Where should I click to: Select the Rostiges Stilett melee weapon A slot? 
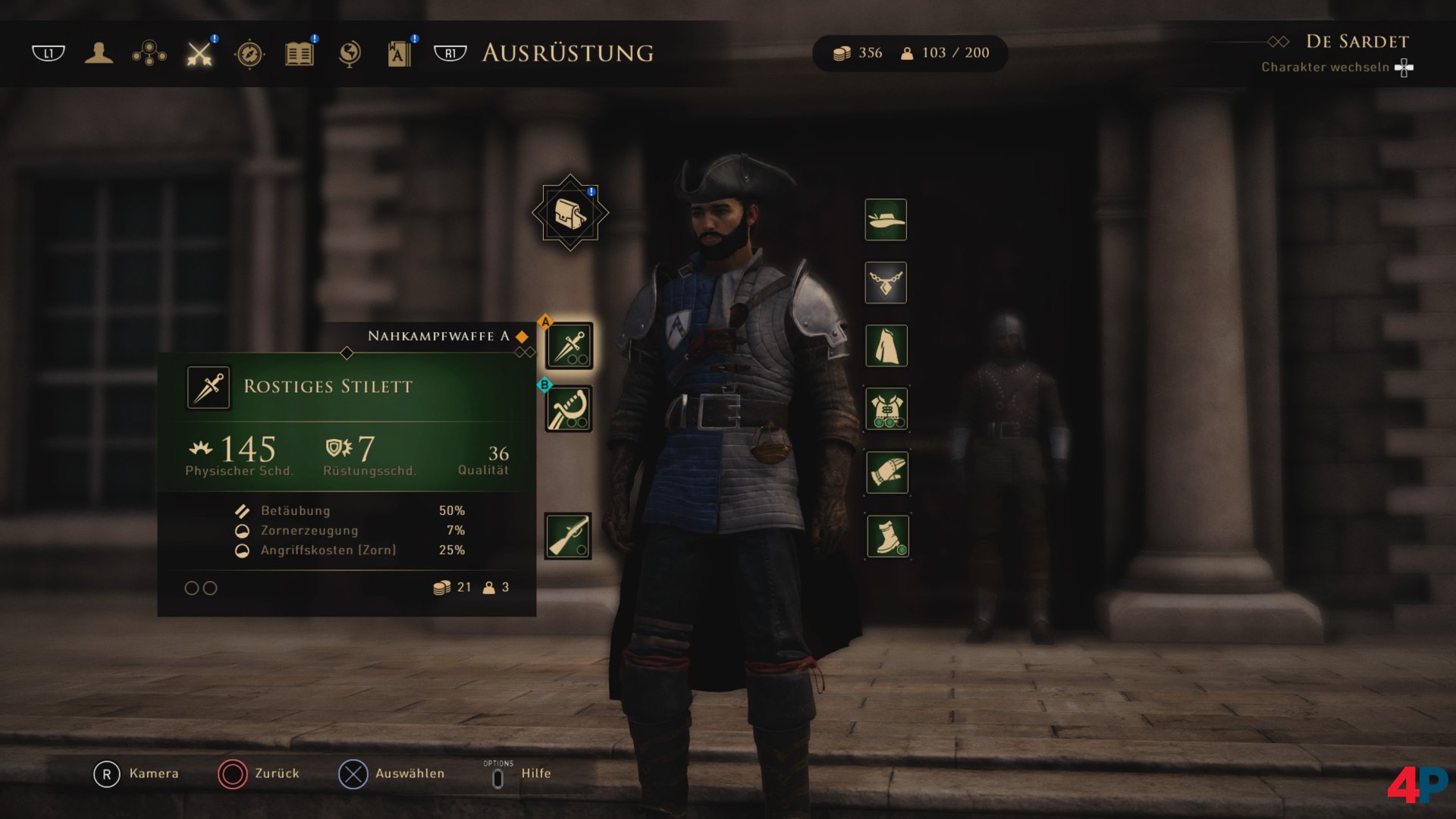coord(569,346)
